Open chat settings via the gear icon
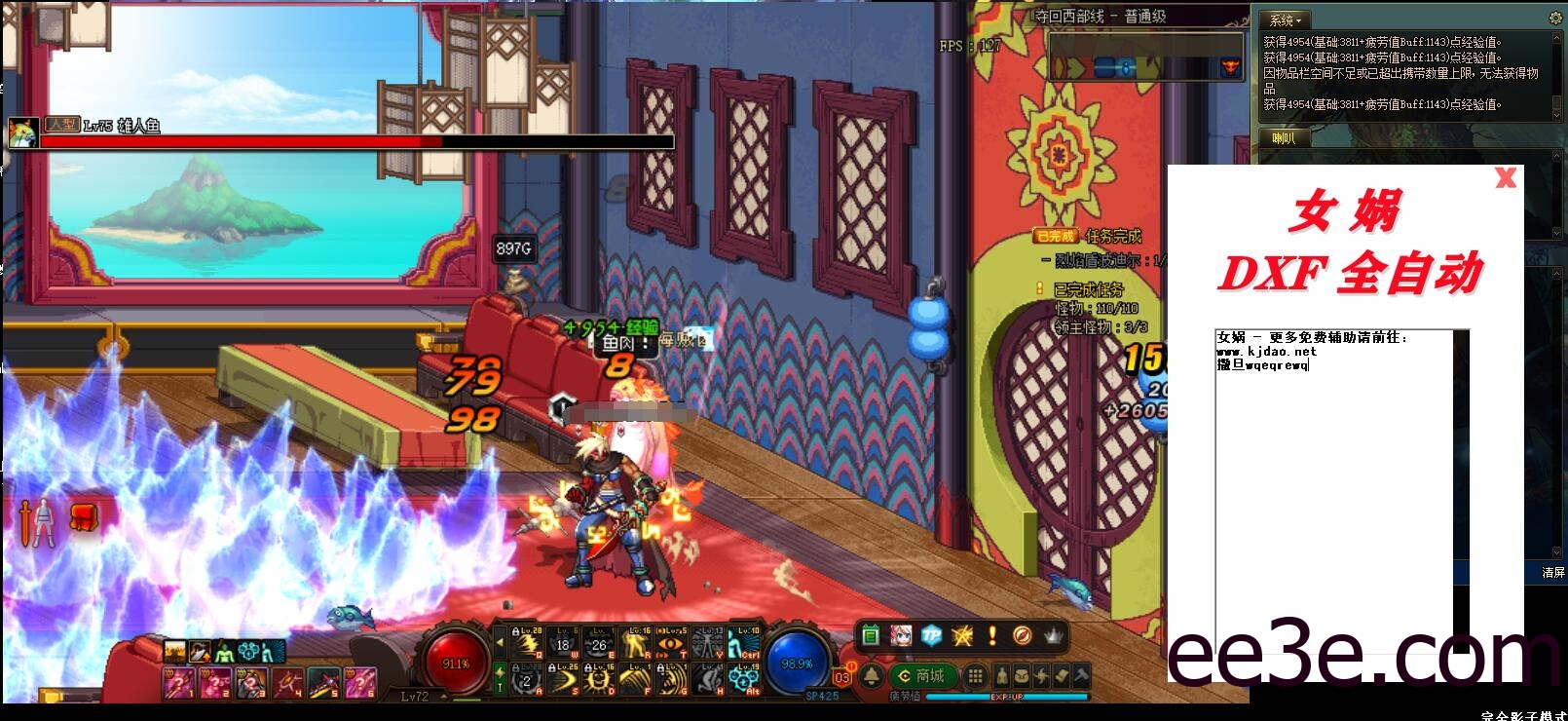1568x721 pixels. tap(1554, 18)
